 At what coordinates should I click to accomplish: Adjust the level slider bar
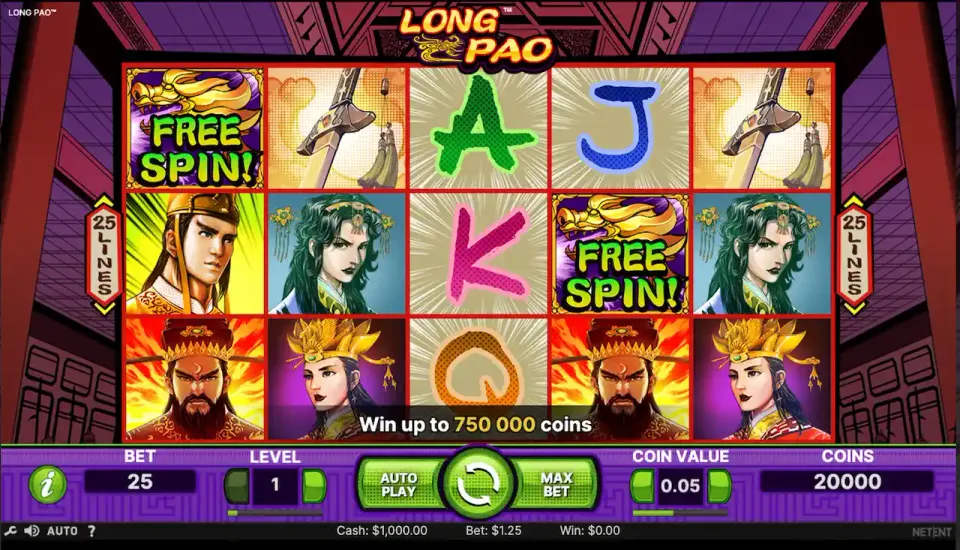click(x=275, y=512)
